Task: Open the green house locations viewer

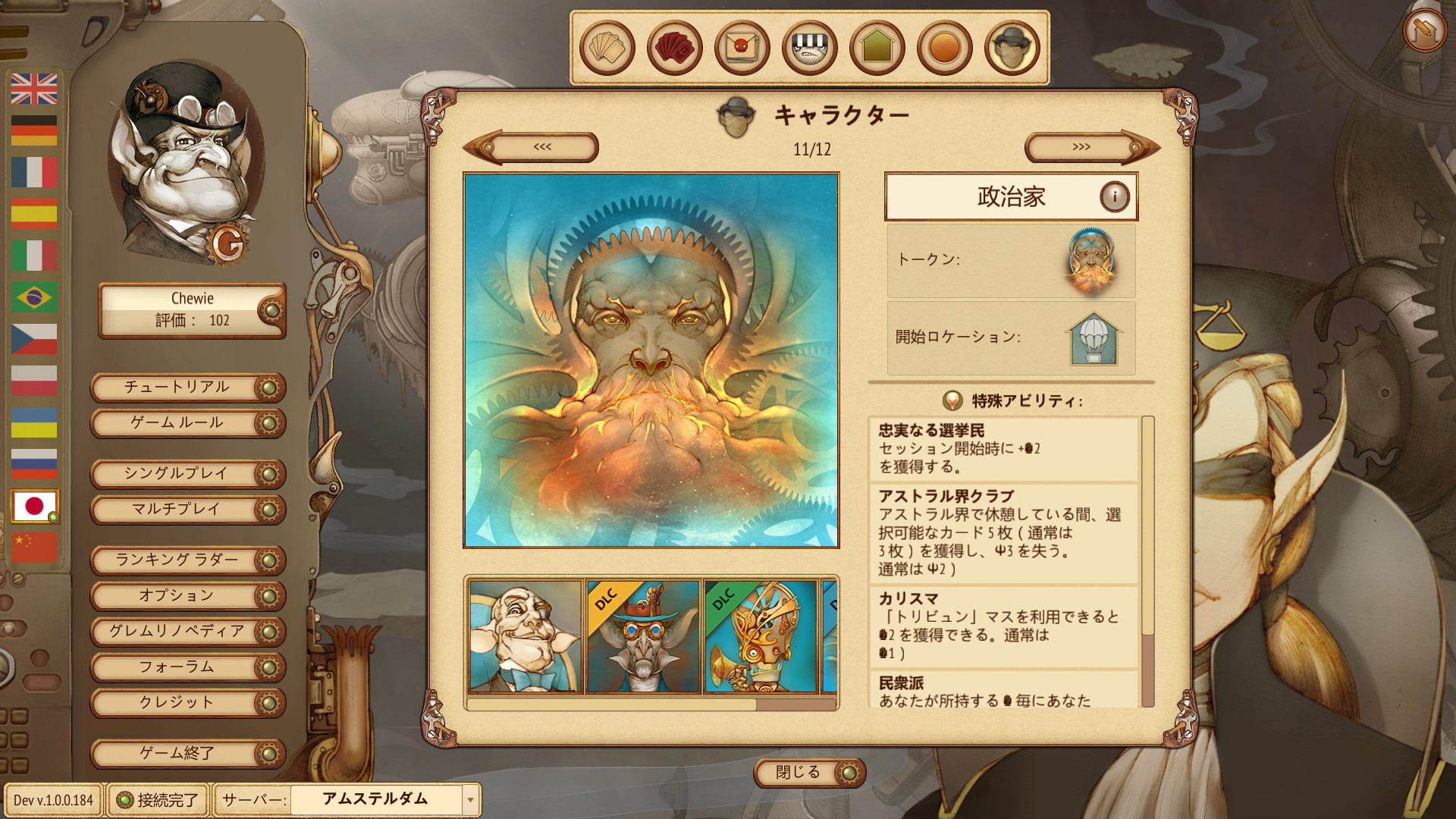Action: coord(877,47)
